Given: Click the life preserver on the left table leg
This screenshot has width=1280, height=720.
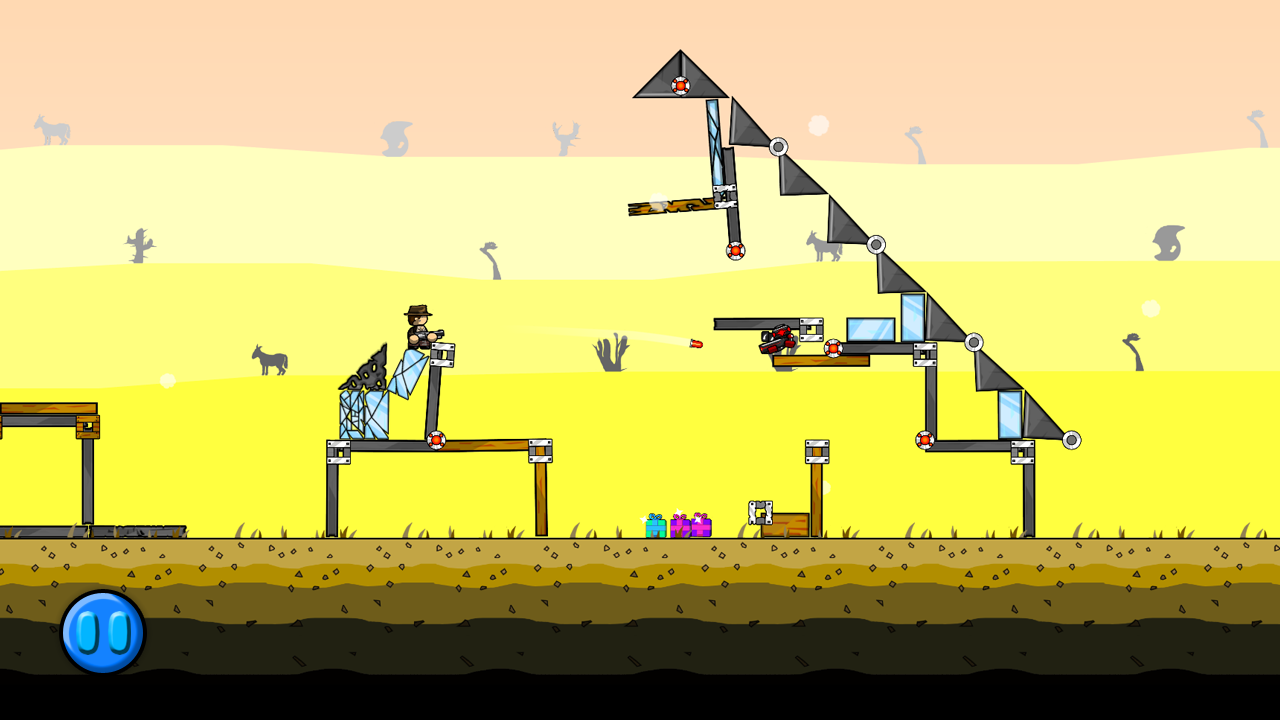Looking at the screenshot, I should tap(437, 438).
